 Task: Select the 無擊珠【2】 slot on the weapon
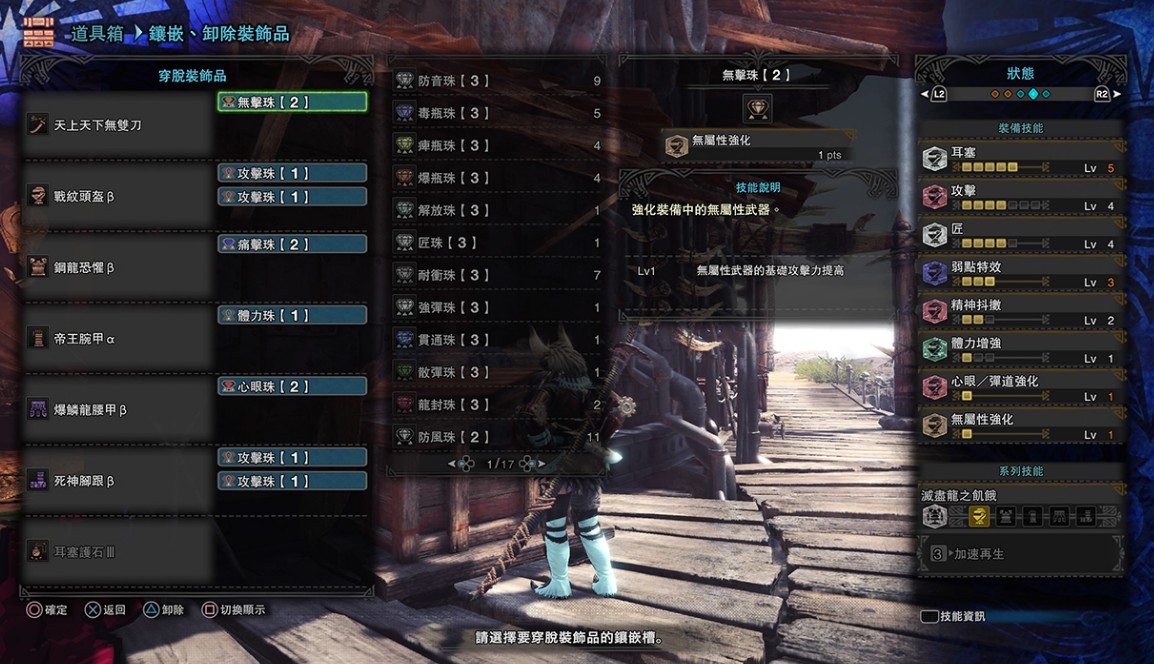pos(292,102)
